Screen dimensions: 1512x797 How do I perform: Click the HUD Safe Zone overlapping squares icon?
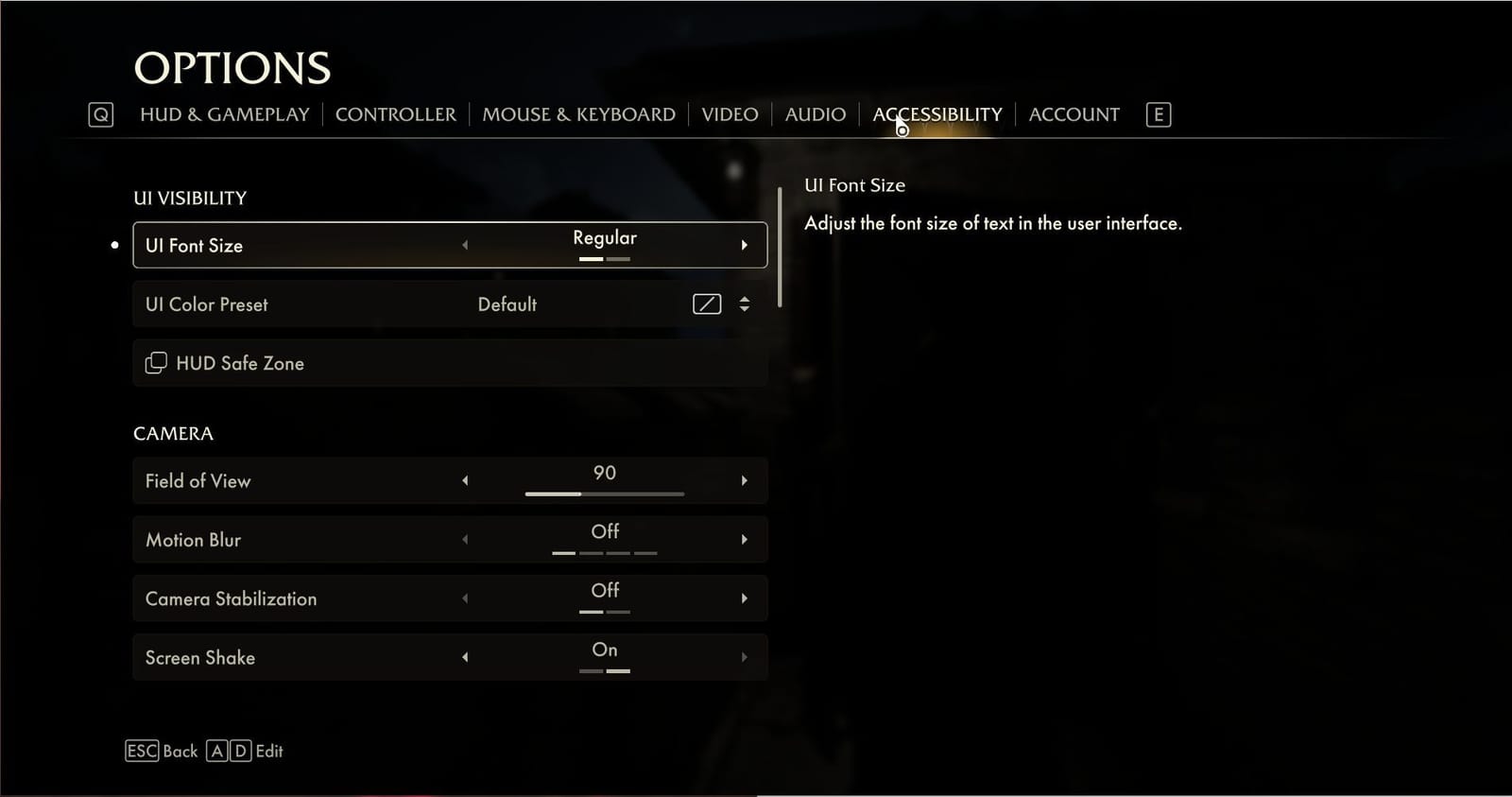(156, 362)
